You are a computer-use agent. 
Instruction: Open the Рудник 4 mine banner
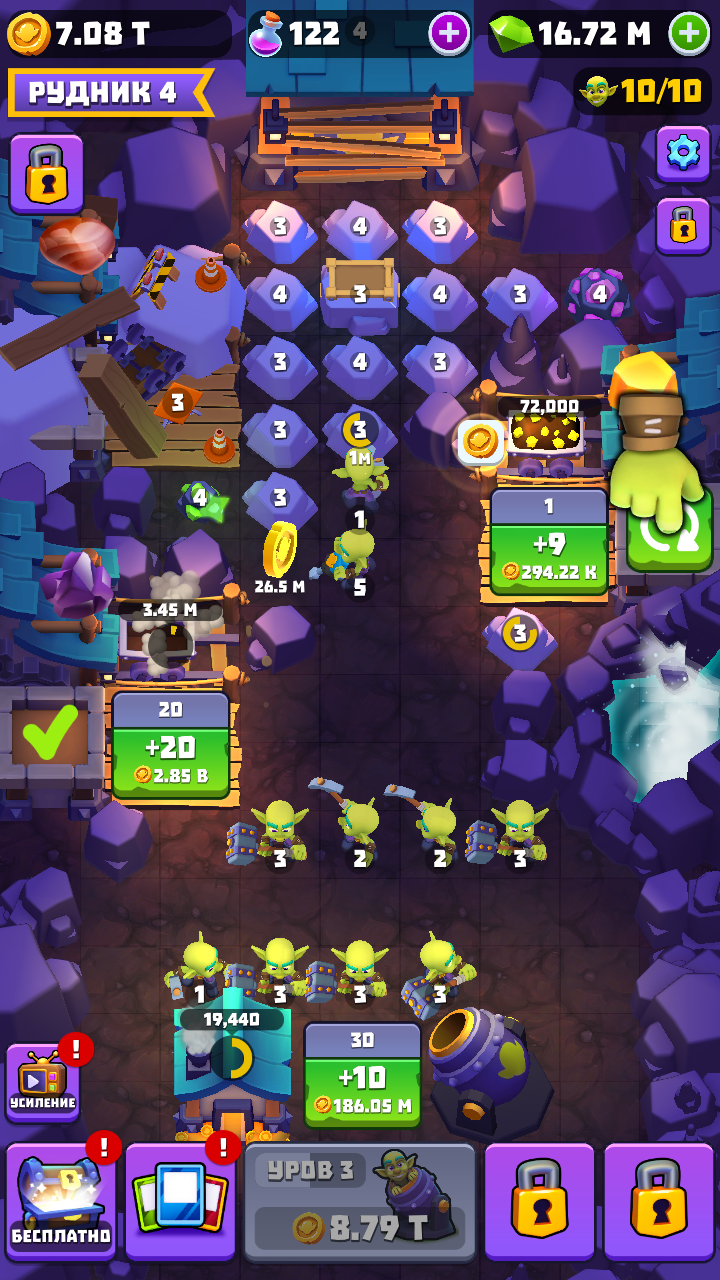coord(108,93)
